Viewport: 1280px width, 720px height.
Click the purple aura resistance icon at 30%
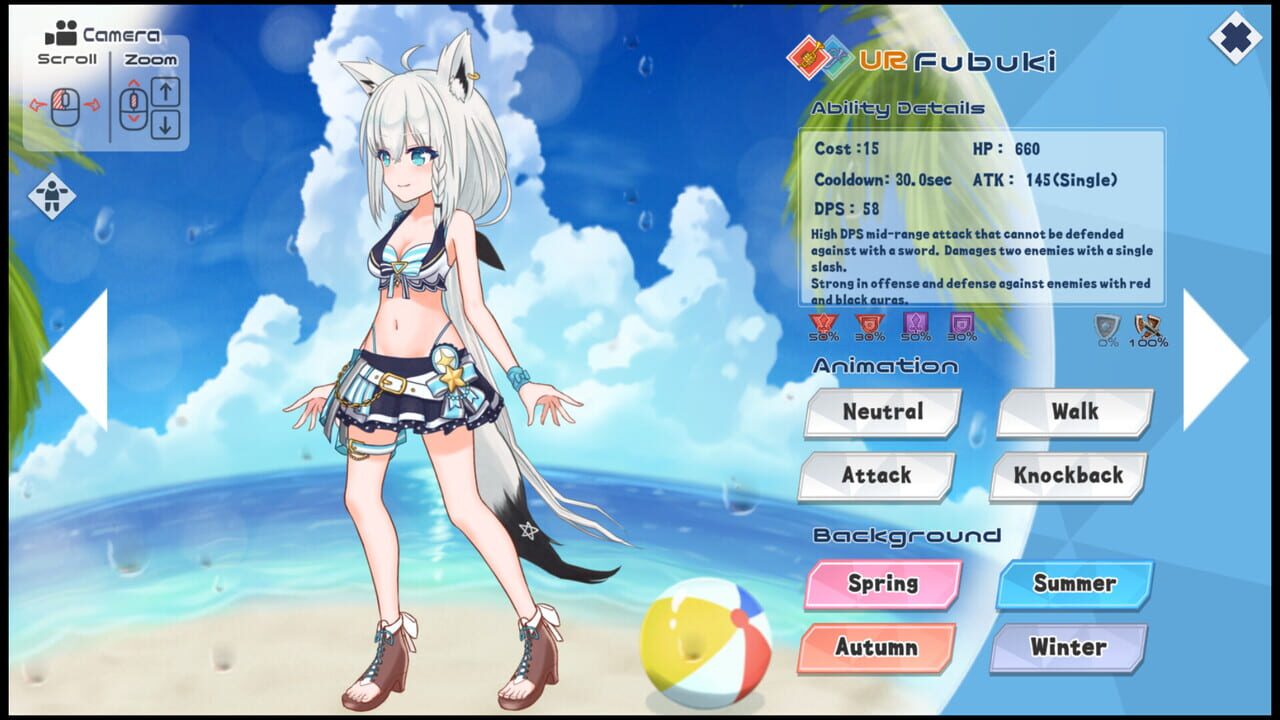click(960, 322)
